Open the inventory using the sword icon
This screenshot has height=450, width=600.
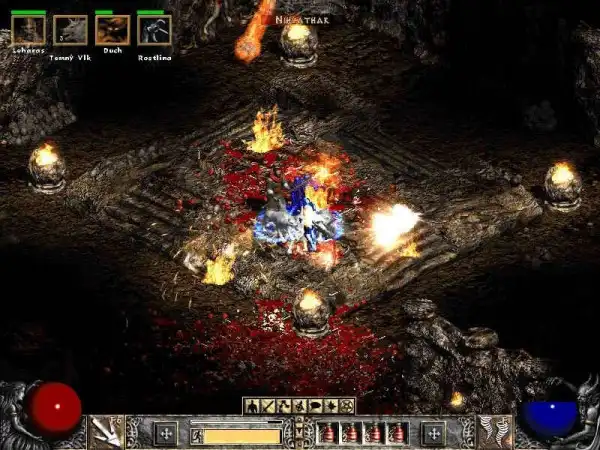coord(265,406)
